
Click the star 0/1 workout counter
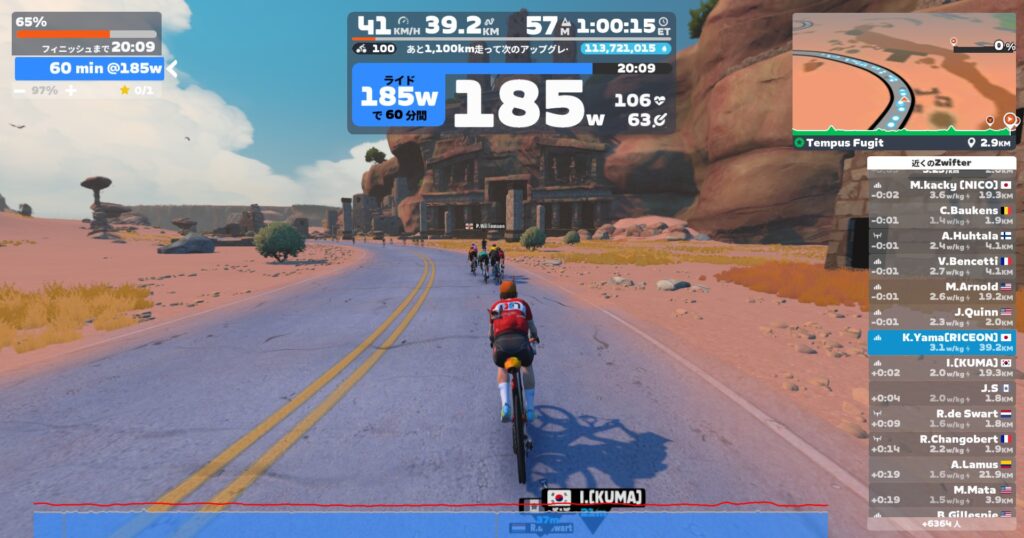point(136,90)
